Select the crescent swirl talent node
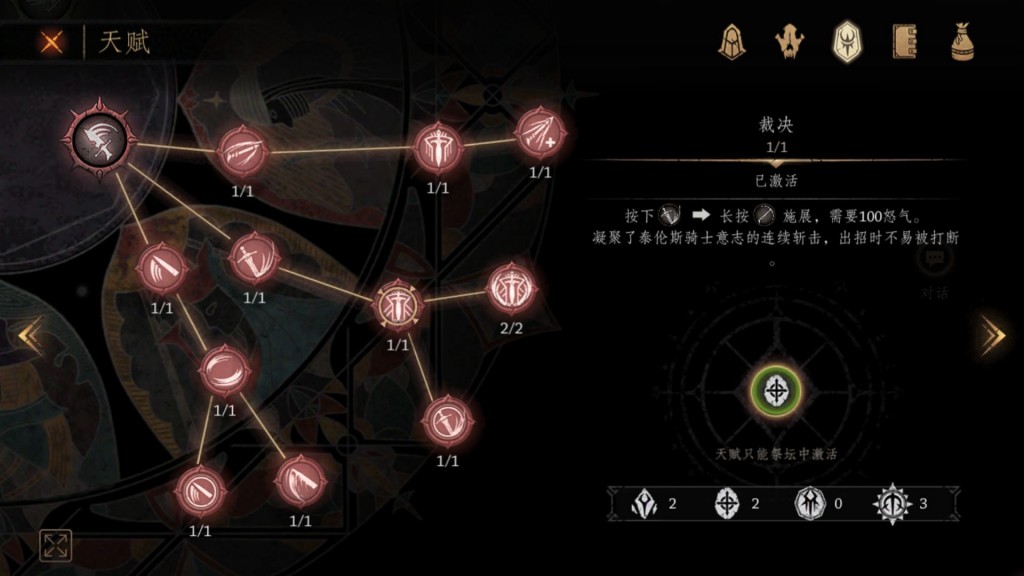The width and height of the screenshot is (1024, 576). click(x=224, y=370)
